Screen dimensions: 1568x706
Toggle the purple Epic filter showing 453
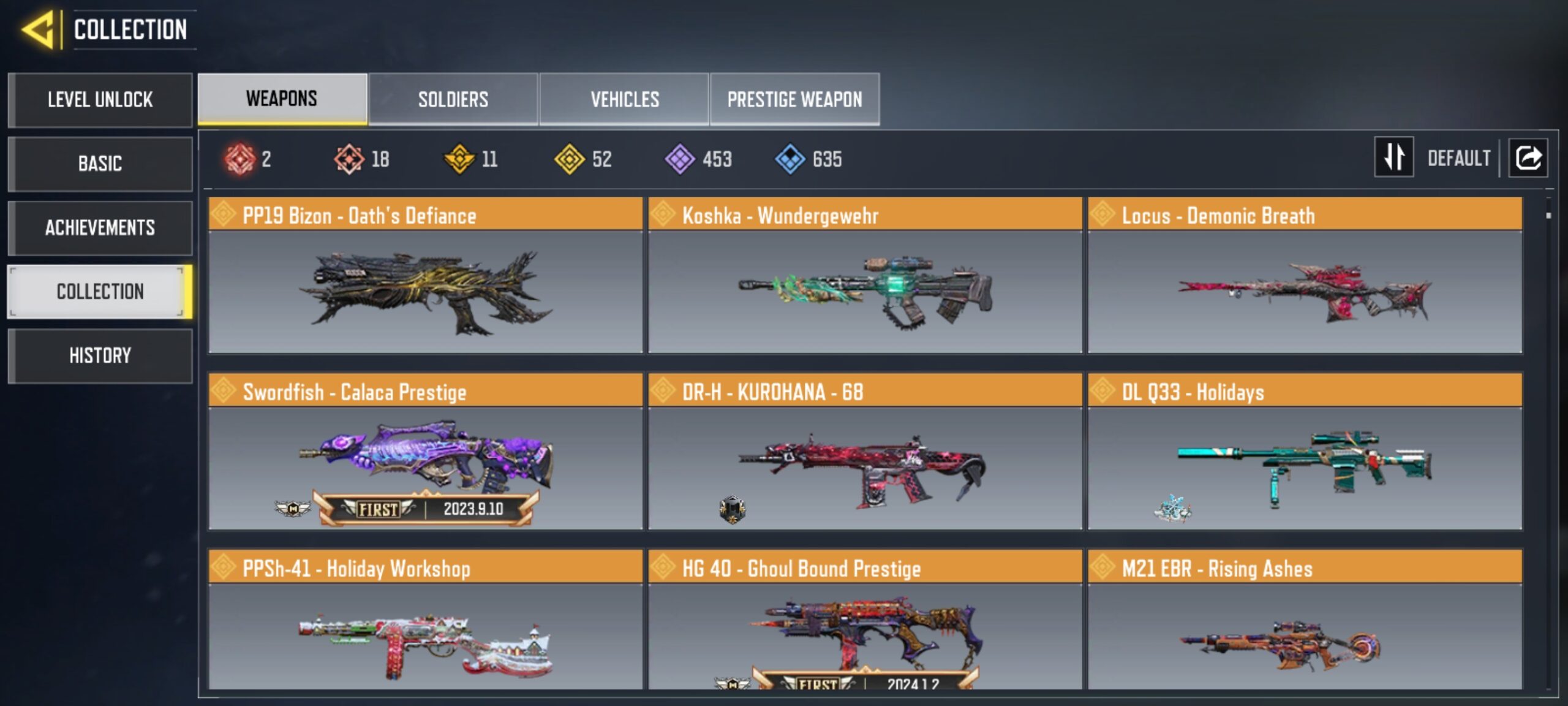point(680,159)
